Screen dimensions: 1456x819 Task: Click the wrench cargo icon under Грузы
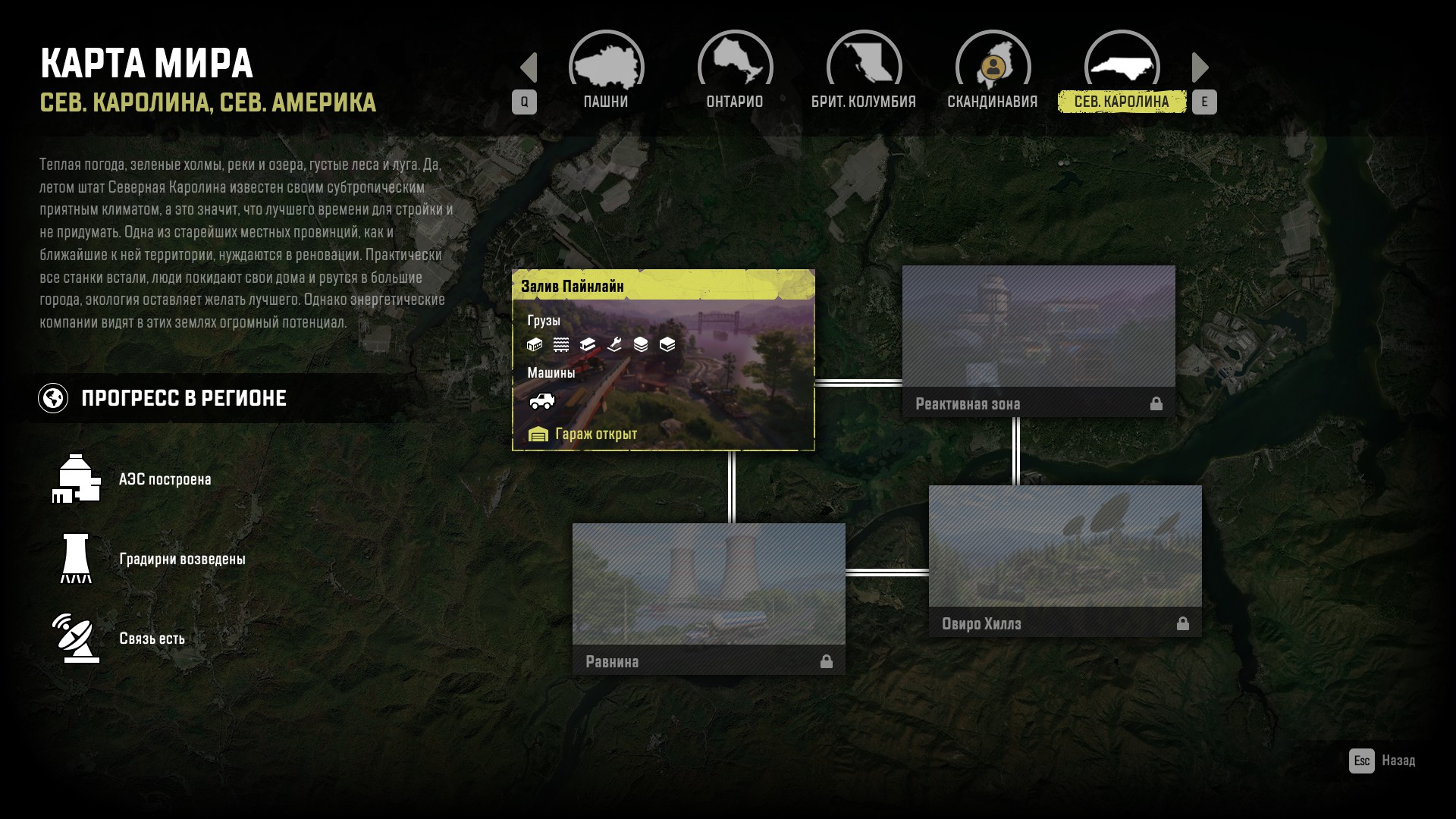click(x=614, y=345)
